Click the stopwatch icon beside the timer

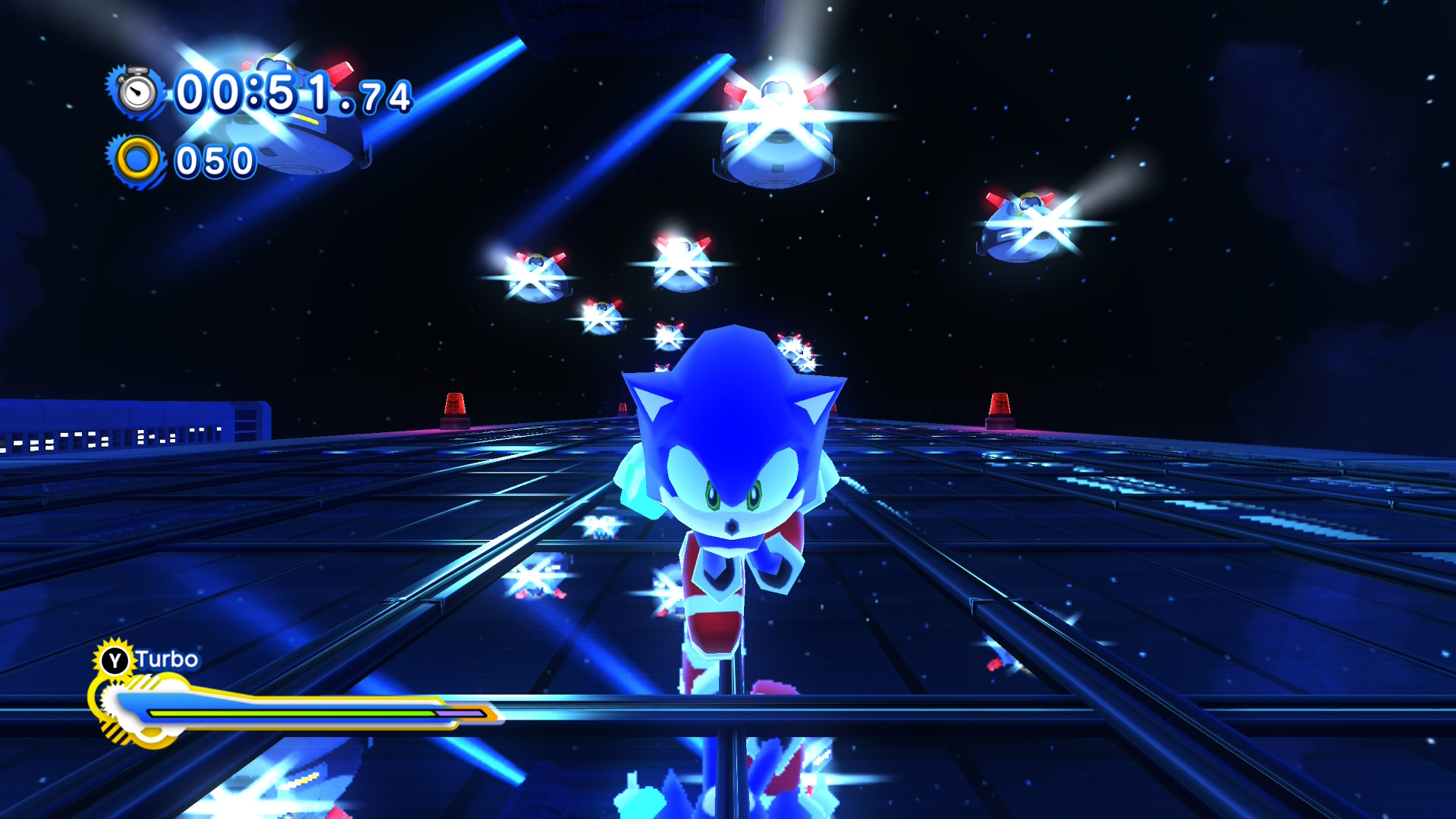tap(137, 93)
